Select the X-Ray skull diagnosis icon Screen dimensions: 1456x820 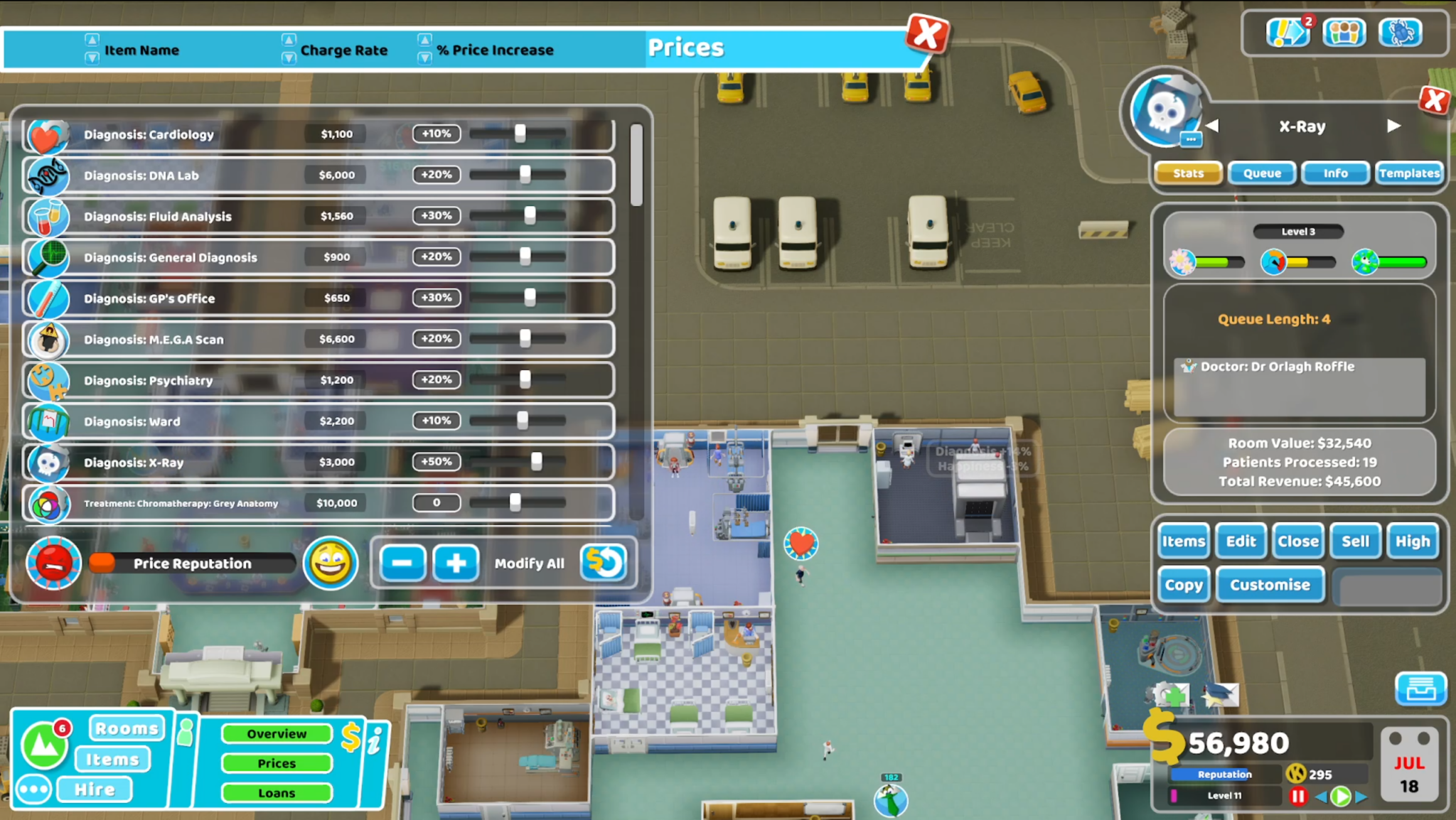(x=47, y=463)
